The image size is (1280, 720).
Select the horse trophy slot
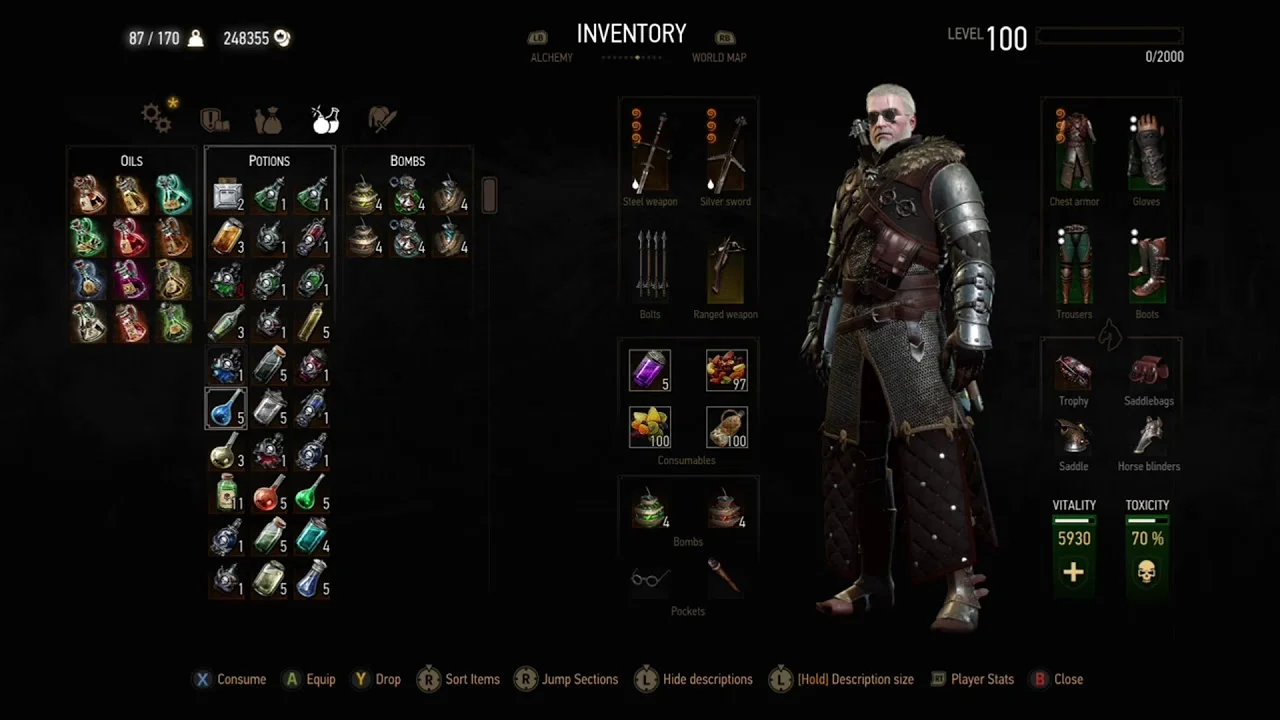point(1073,372)
